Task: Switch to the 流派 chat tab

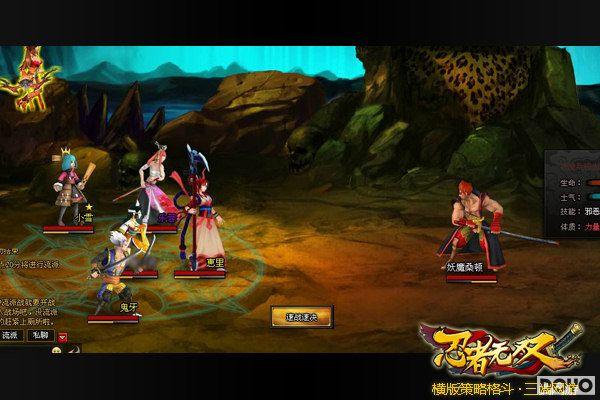Action: [11, 335]
